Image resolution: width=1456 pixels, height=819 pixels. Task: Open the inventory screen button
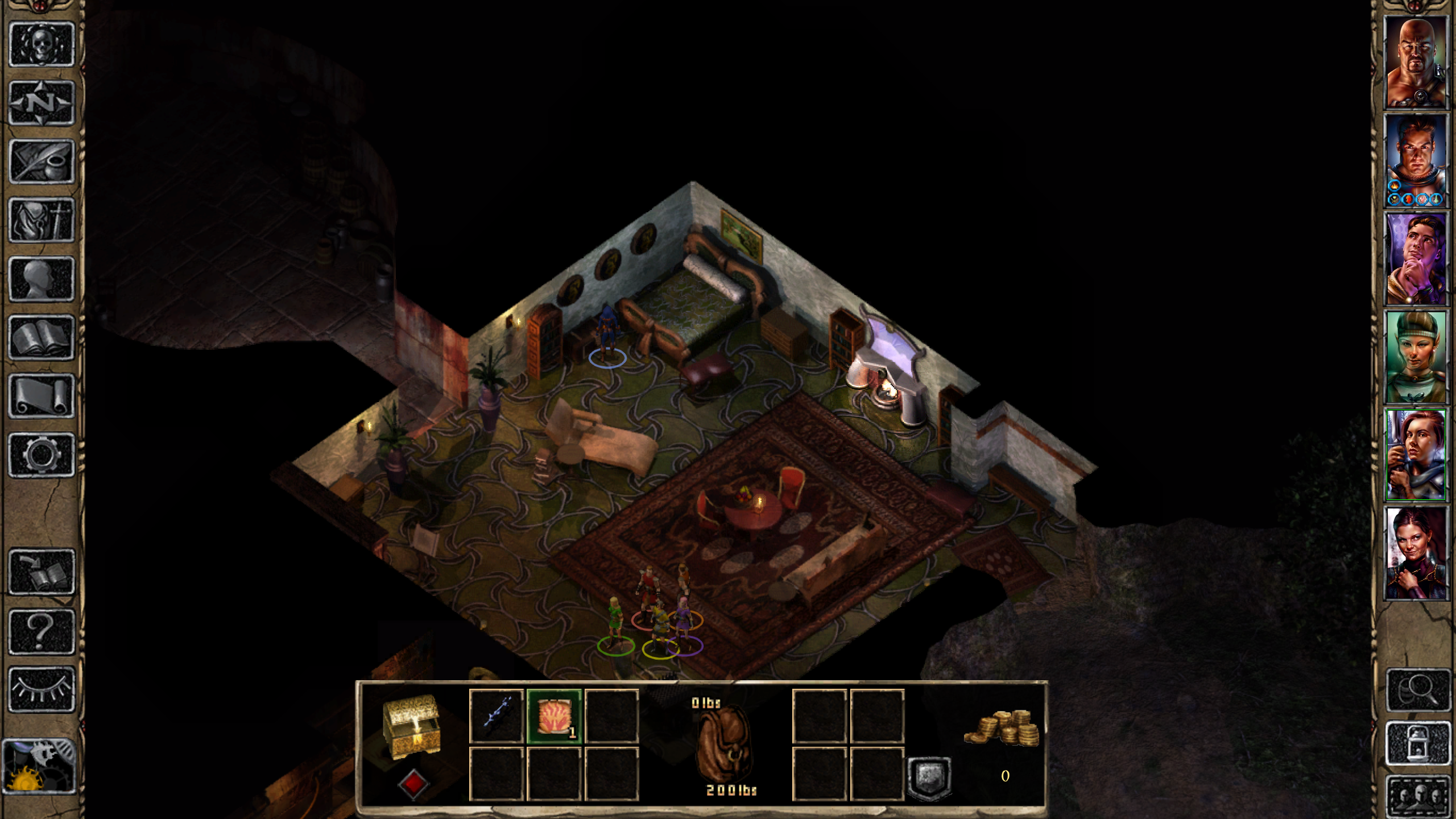tap(42, 220)
